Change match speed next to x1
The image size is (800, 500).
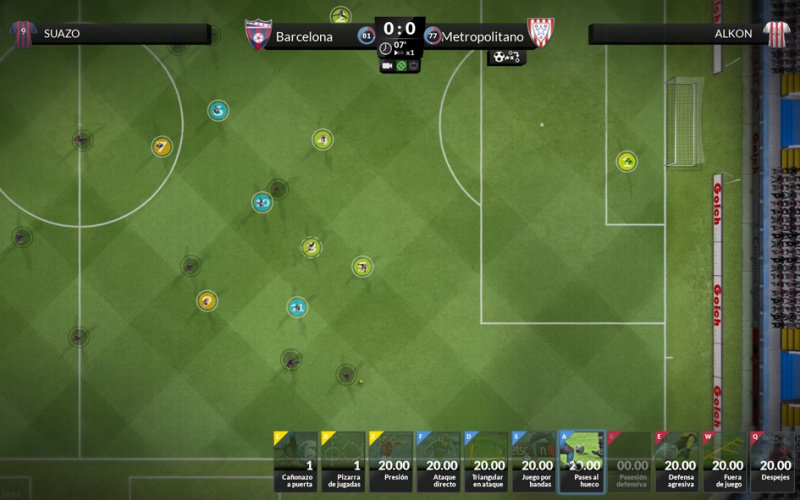(400, 52)
